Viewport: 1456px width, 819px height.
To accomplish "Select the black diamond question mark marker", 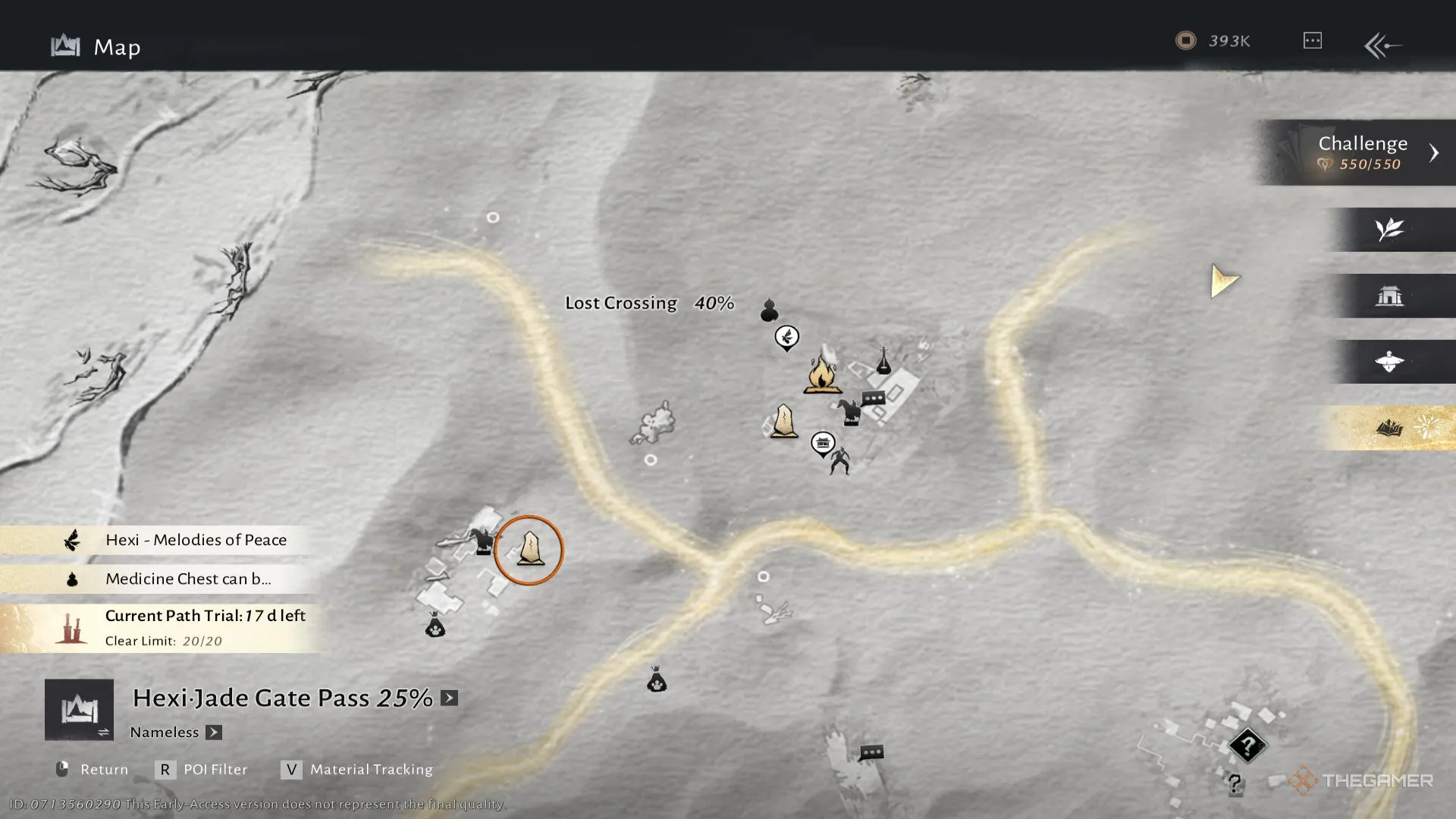I will coord(1247,745).
